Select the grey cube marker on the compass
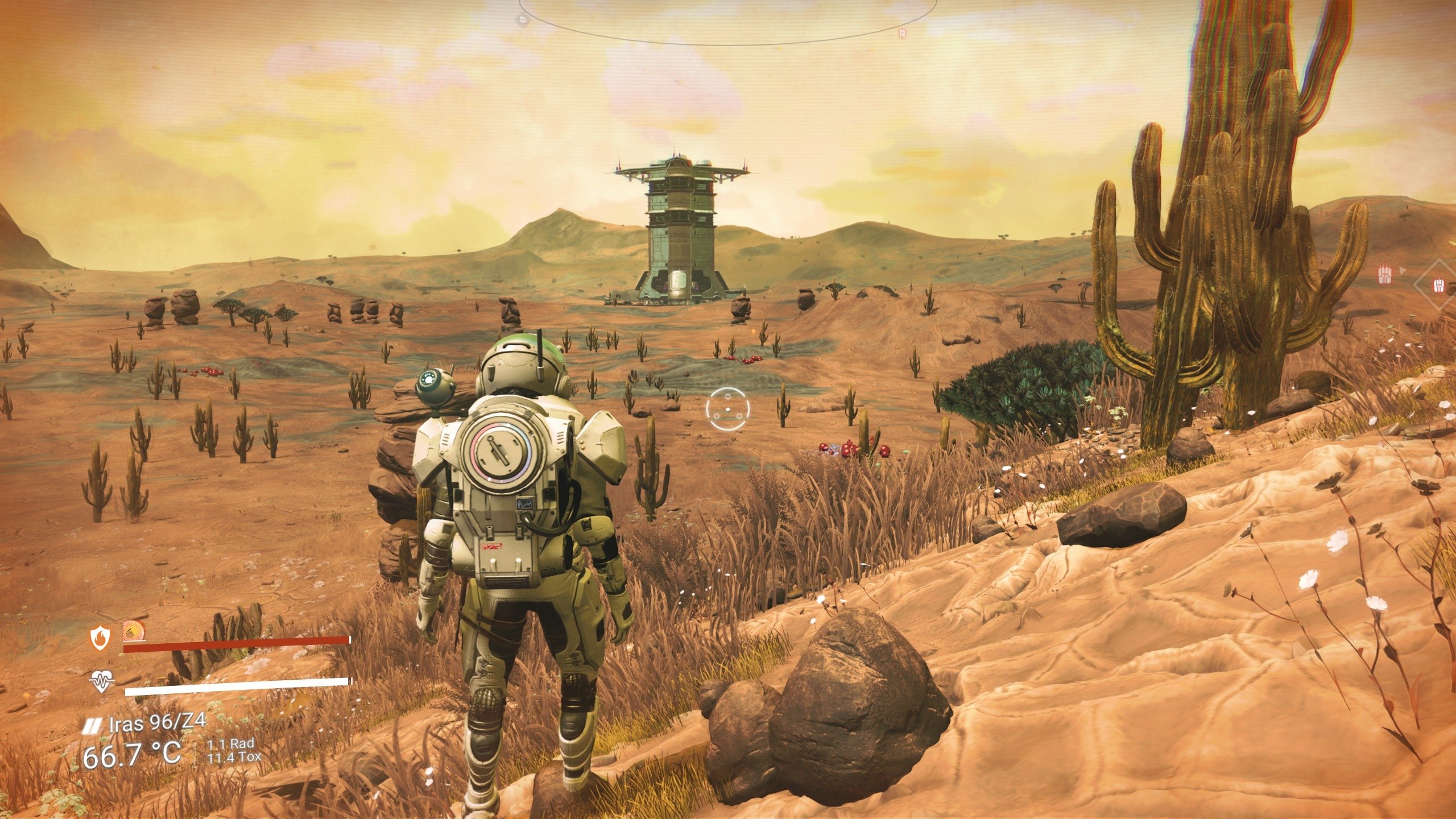The height and width of the screenshot is (819, 1456). coord(522,20)
